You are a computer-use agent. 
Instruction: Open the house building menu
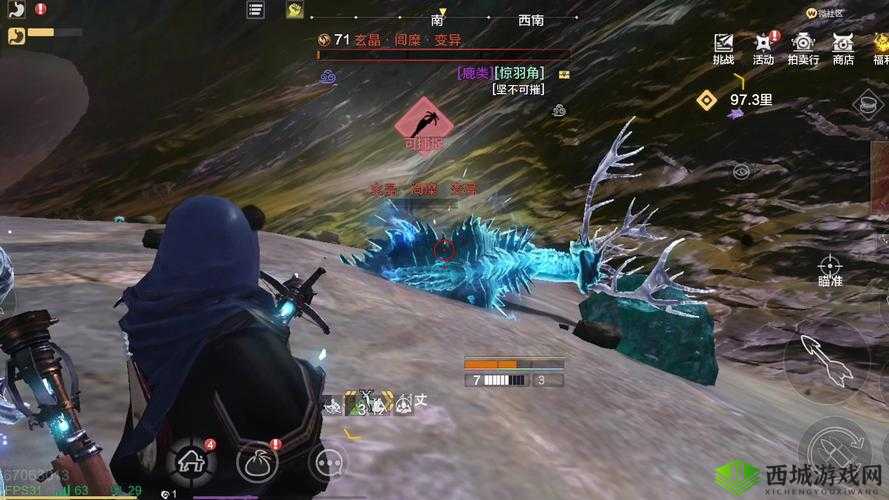(192, 461)
